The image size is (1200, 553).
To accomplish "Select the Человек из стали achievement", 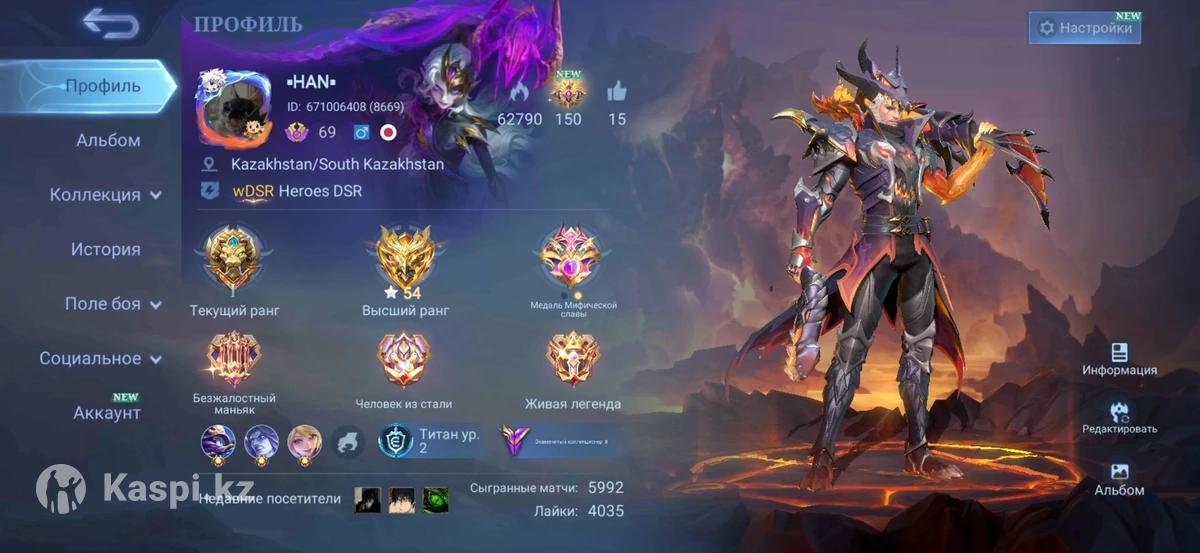I will [404, 359].
